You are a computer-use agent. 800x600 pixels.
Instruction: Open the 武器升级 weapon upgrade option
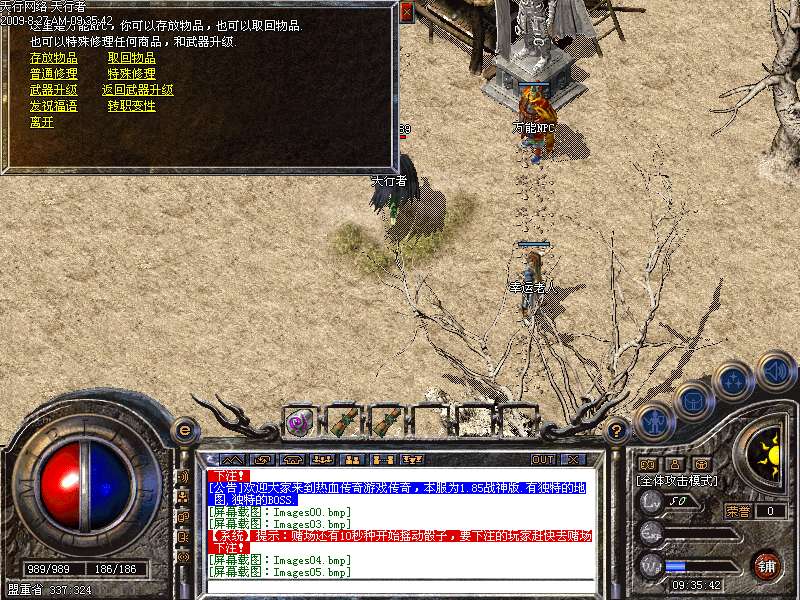[x=54, y=90]
